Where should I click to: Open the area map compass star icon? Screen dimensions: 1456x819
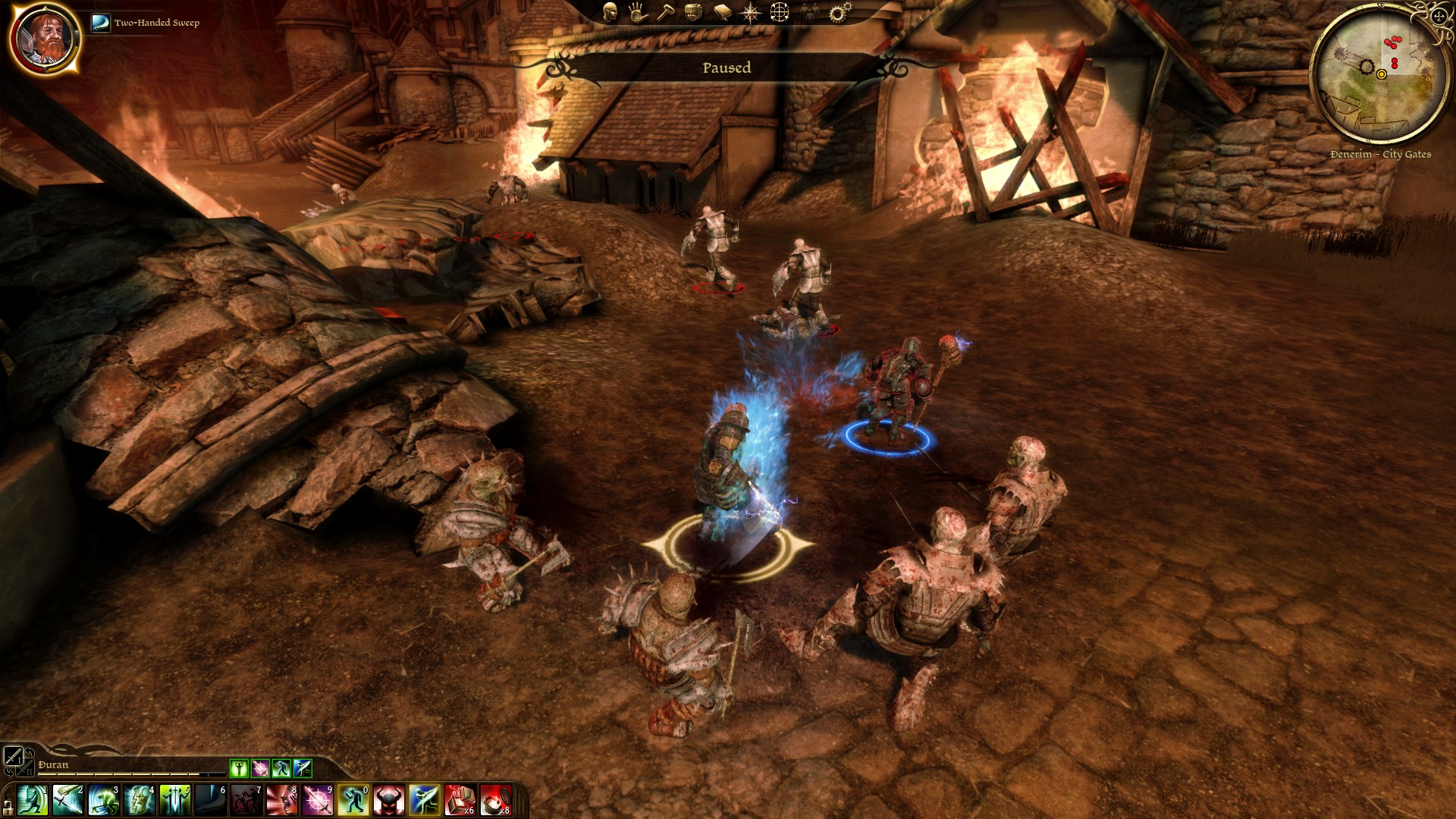tap(751, 12)
